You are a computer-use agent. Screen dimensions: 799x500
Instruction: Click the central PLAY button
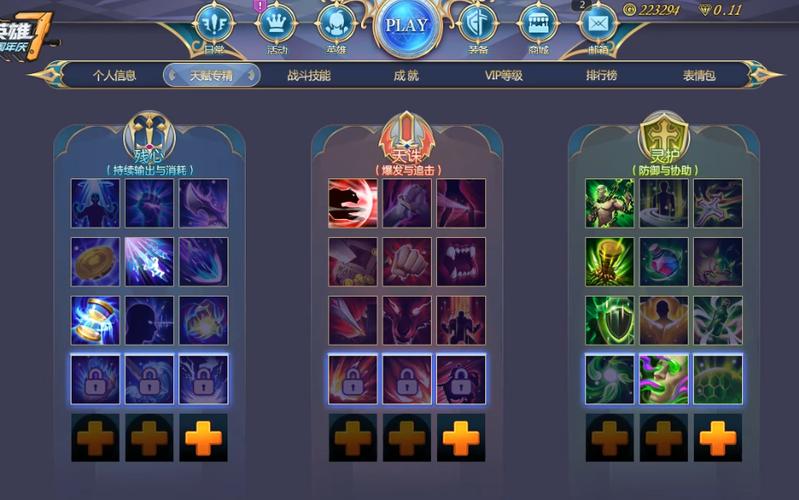[x=406, y=25]
